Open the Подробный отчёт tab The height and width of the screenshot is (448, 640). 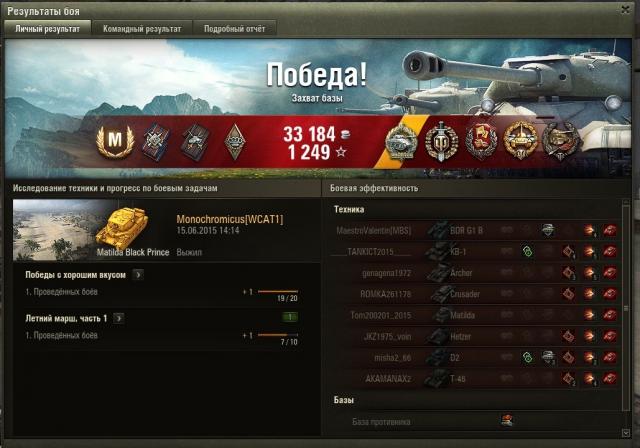tap(234, 29)
